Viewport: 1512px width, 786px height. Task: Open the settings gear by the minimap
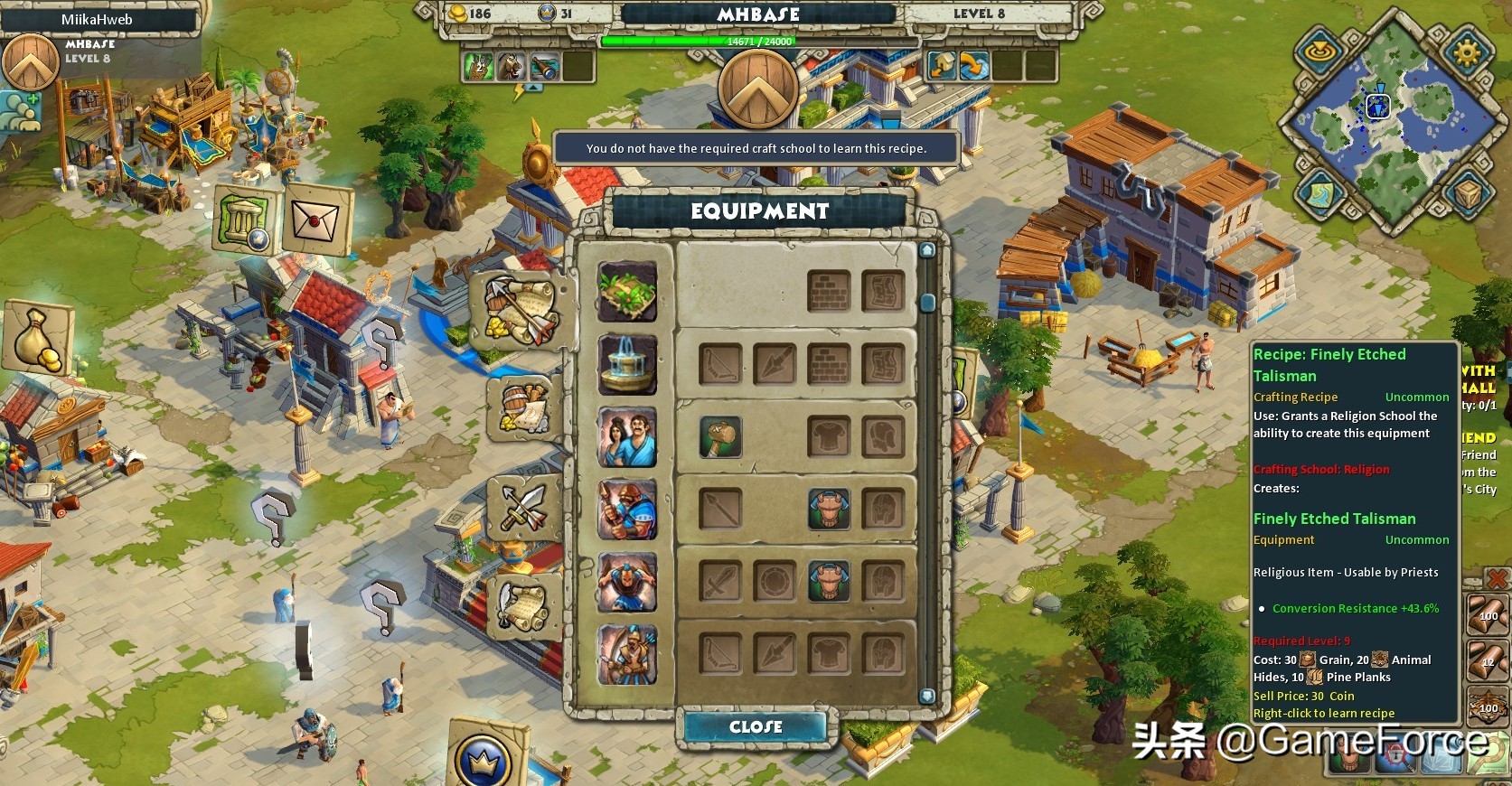1466,51
